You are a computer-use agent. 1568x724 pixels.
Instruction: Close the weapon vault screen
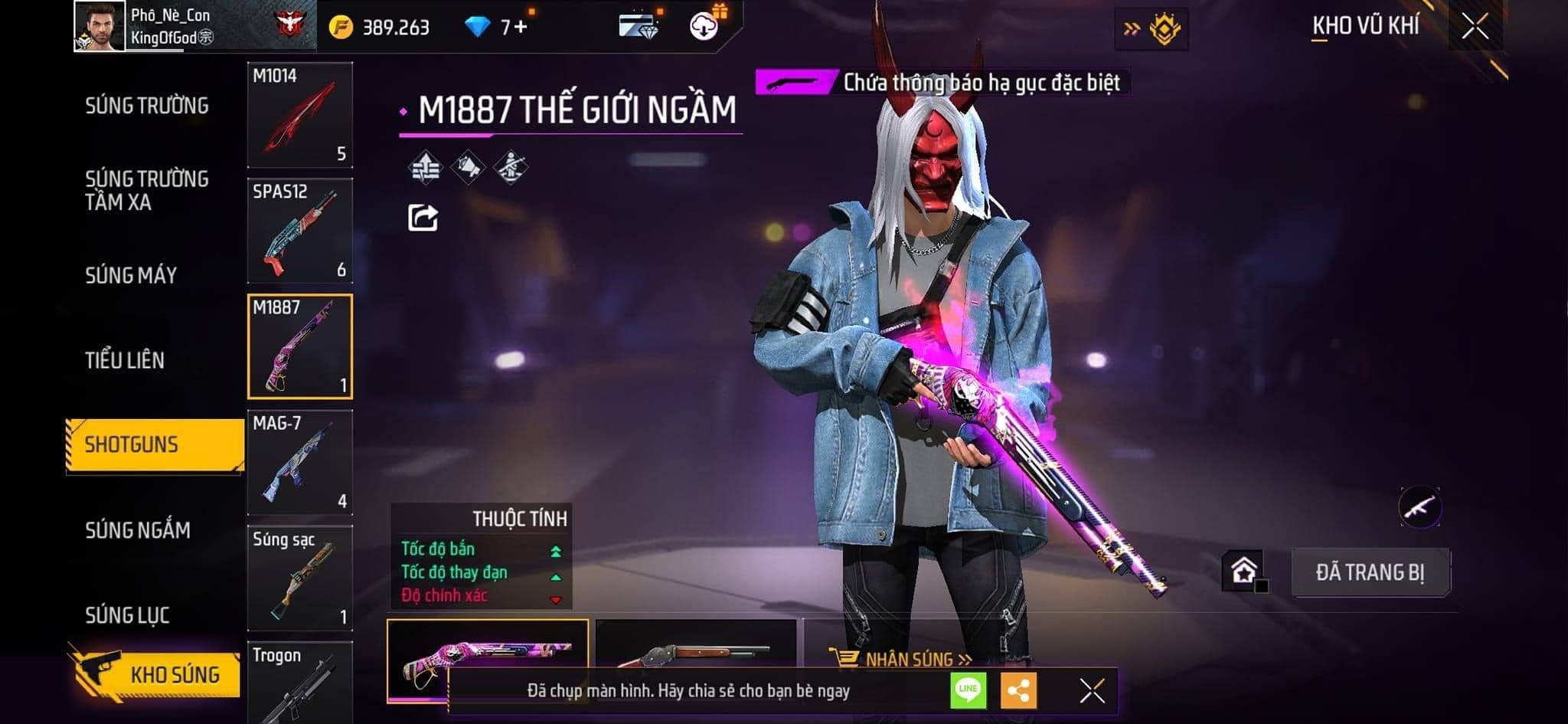tap(1475, 27)
